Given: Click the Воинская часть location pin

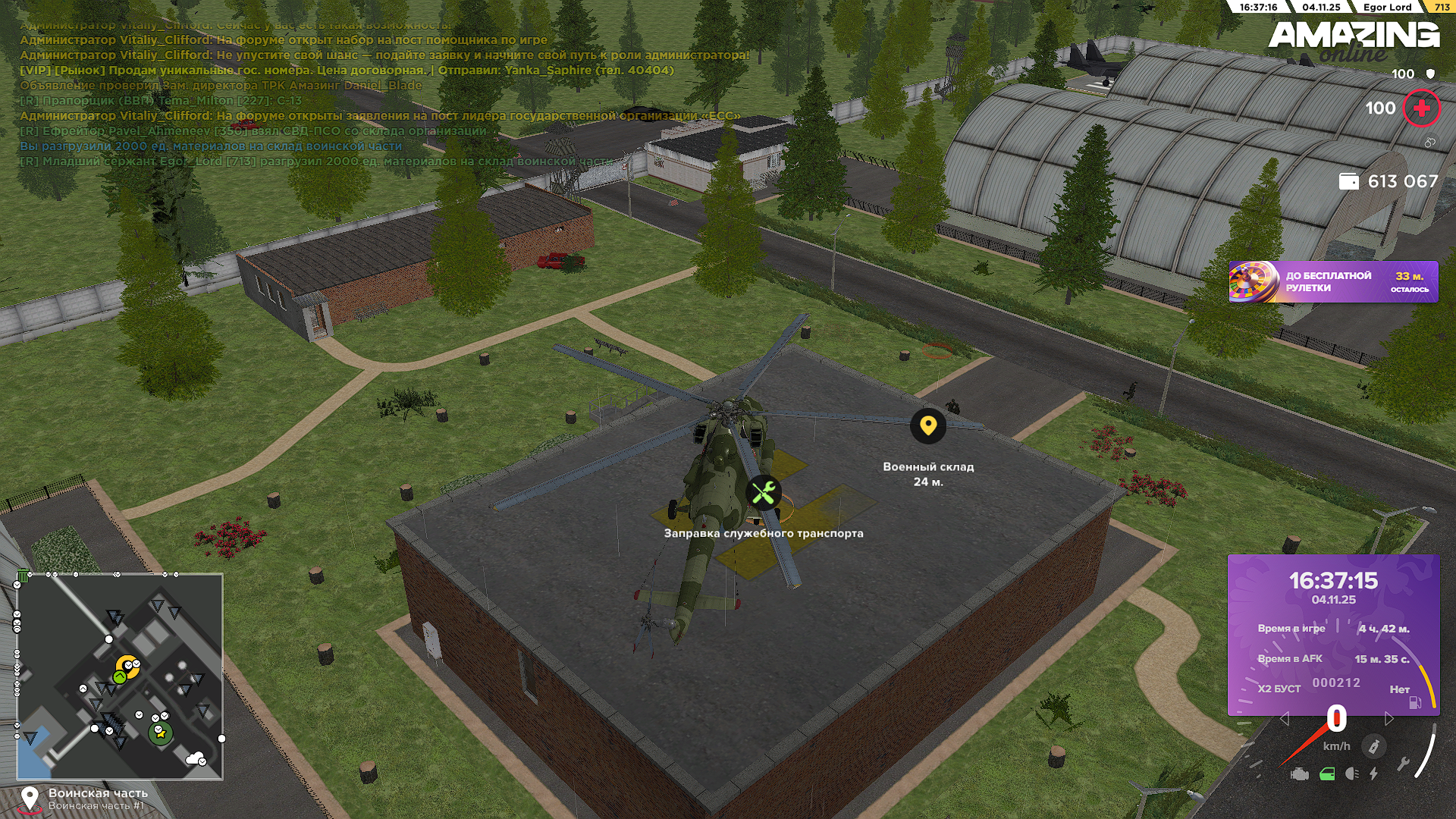Looking at the screenshot, I should click(30, 799).
